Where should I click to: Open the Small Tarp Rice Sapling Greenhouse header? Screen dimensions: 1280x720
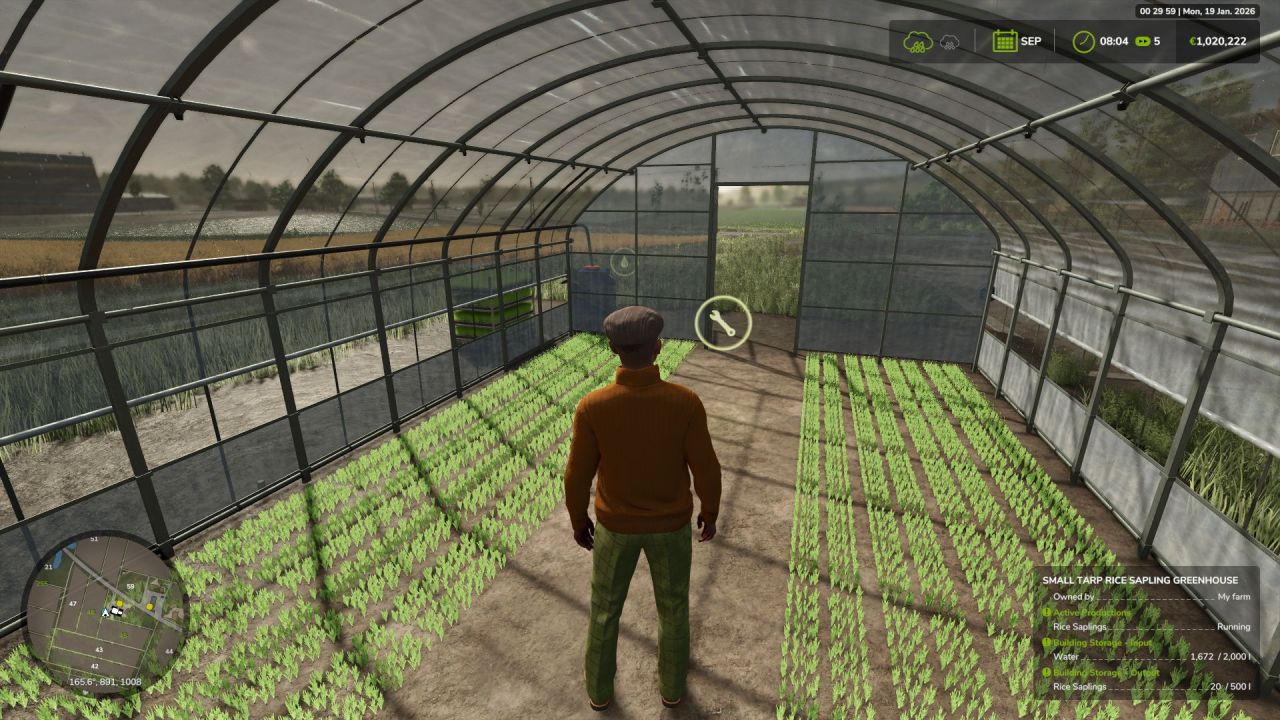[1142, 580]
